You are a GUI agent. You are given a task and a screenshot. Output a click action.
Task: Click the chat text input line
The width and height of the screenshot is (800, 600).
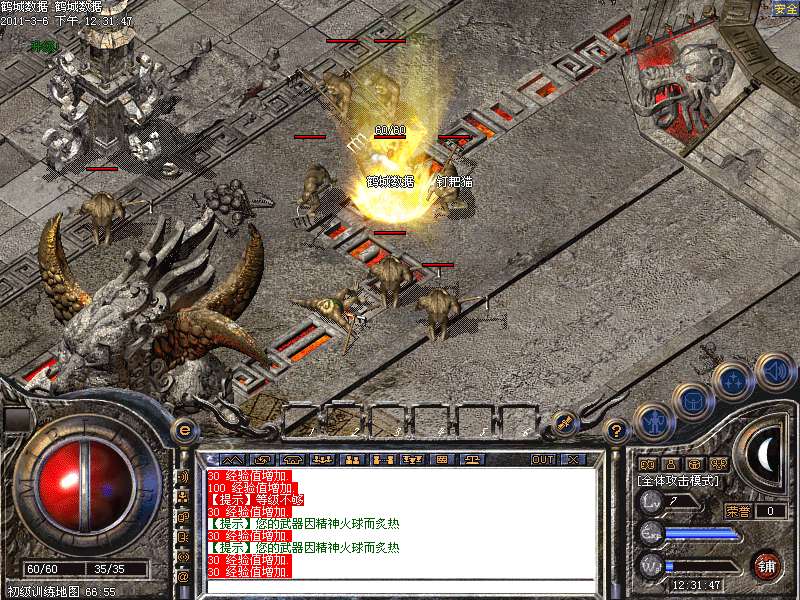tap(400, 586)
